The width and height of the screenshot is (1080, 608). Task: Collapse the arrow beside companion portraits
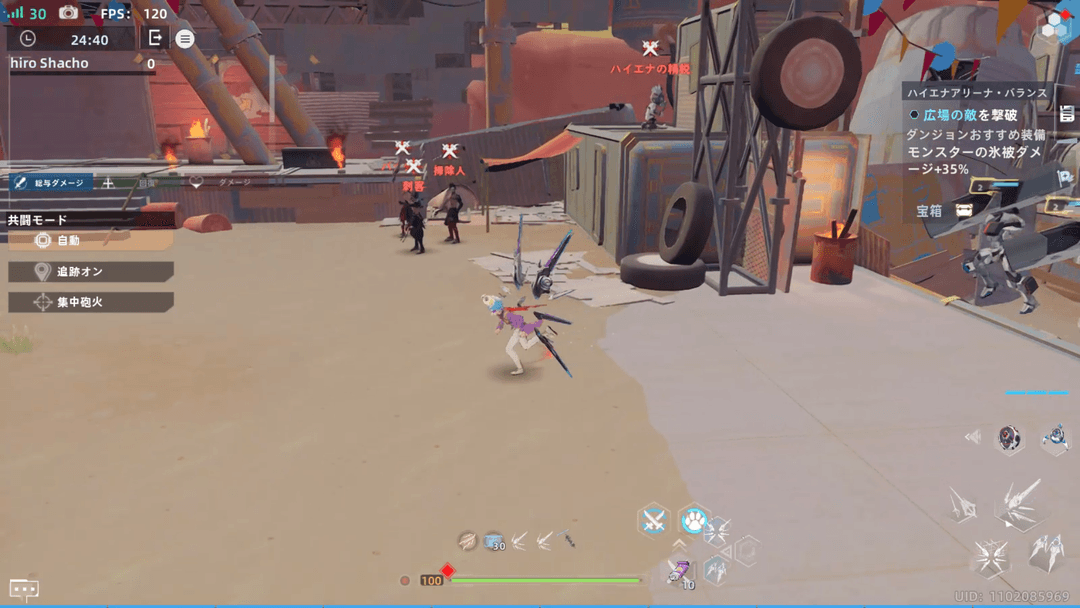(x=972, y=437)
